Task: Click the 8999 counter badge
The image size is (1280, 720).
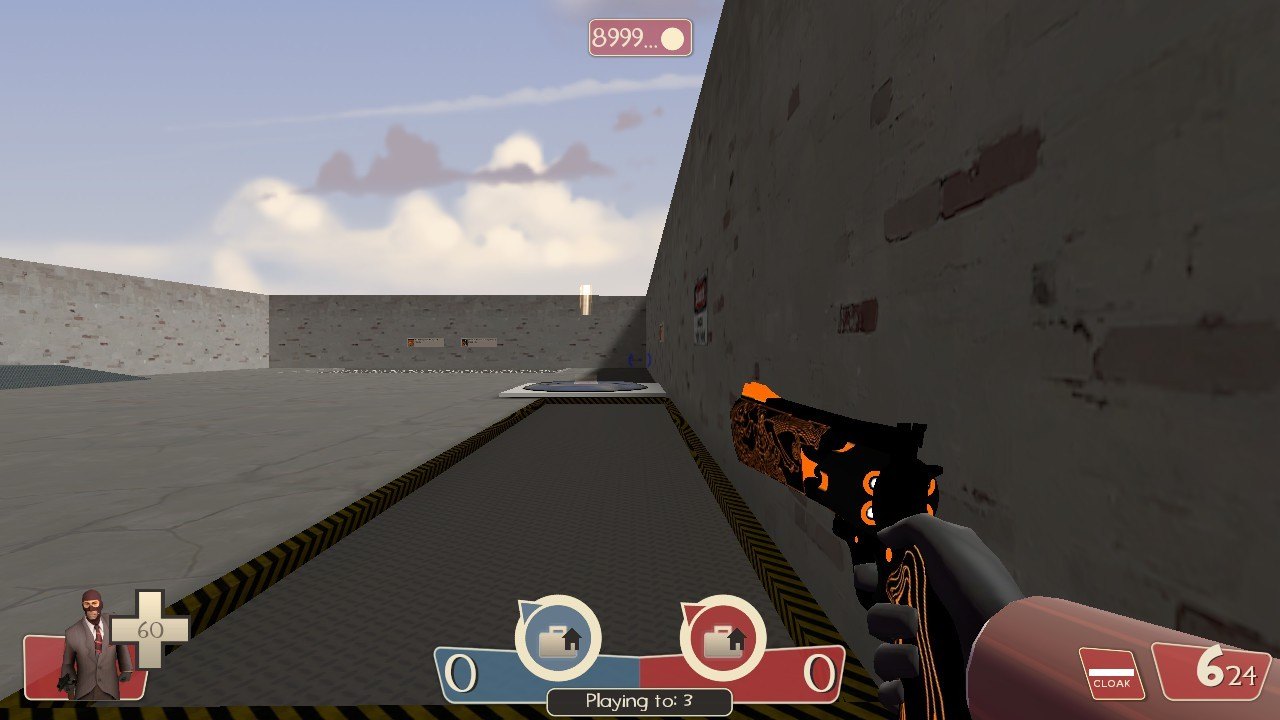Action: [x=640, y=38]
